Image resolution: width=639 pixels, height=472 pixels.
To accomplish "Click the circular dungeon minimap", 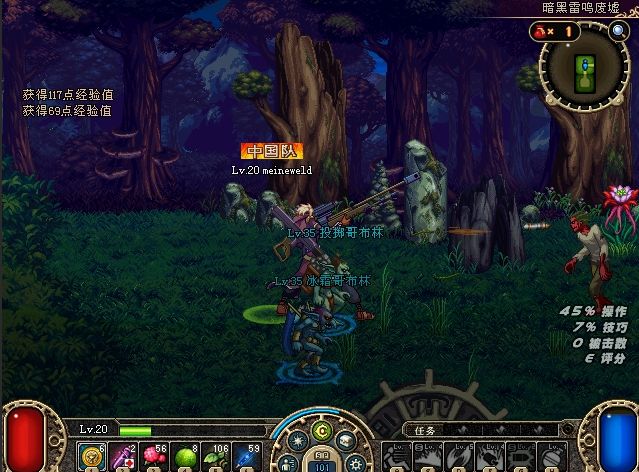I will click(584, 68).
